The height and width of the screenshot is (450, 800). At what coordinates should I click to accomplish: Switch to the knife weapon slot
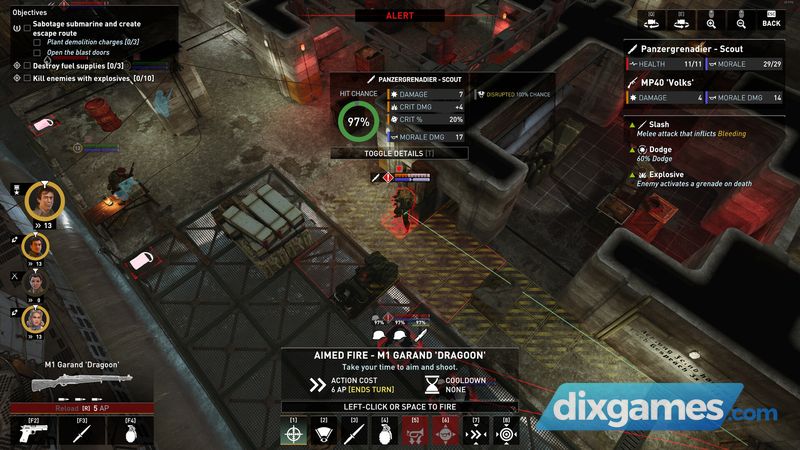coord(82,434)
